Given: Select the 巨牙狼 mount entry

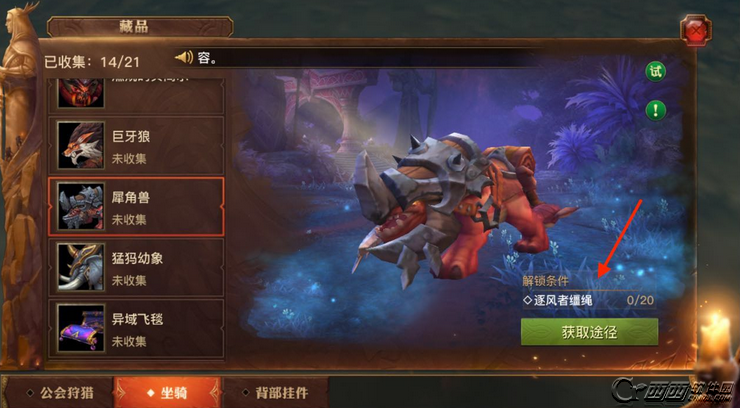Looking at the screenshot, I should pos(135,144).
